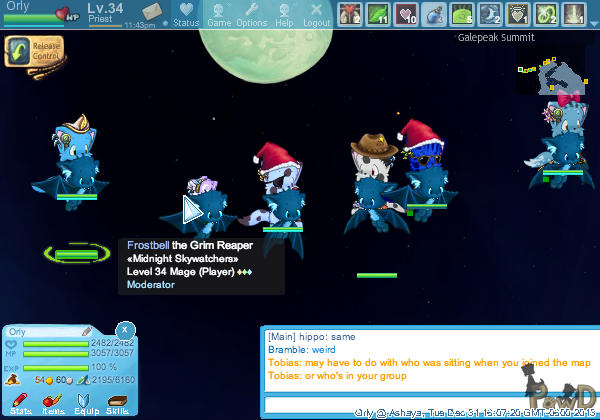Image resolution: width=600 pixels, height=420 pixels.
Task: Open the Equip panel
Action: [84, 403]
